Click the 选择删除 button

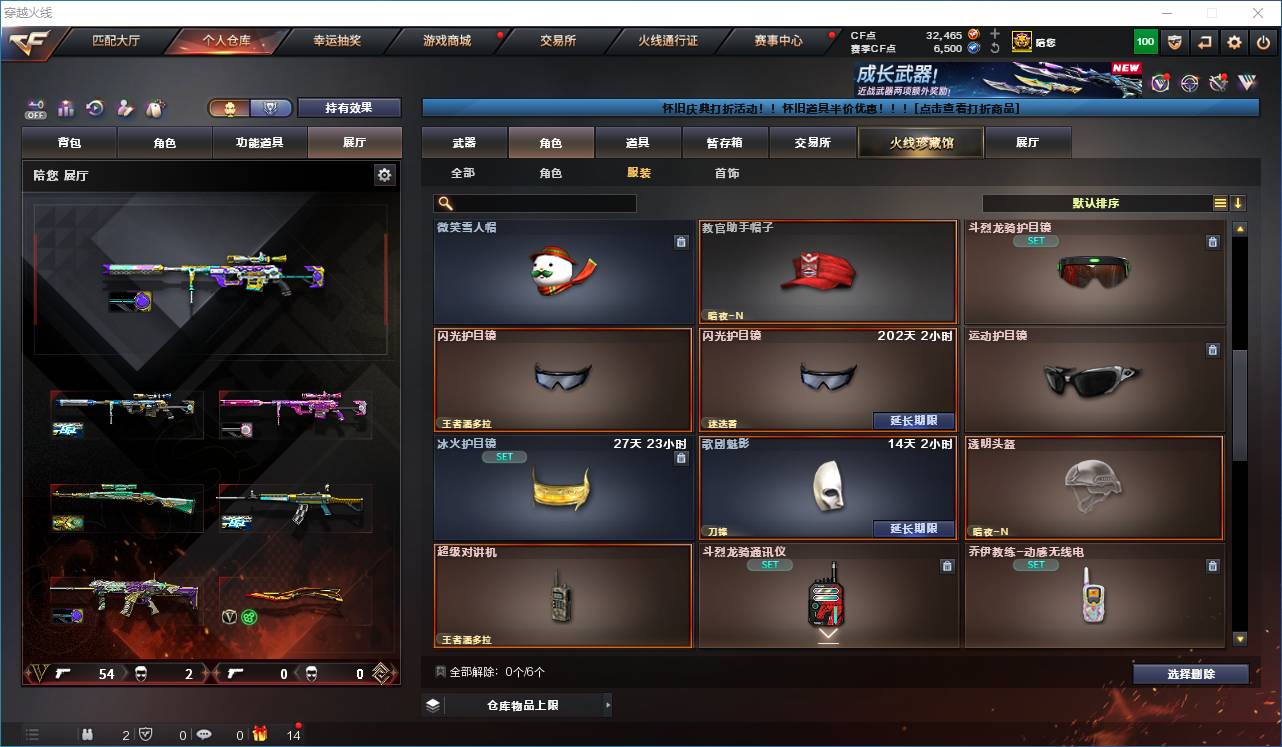[1190, 673]
